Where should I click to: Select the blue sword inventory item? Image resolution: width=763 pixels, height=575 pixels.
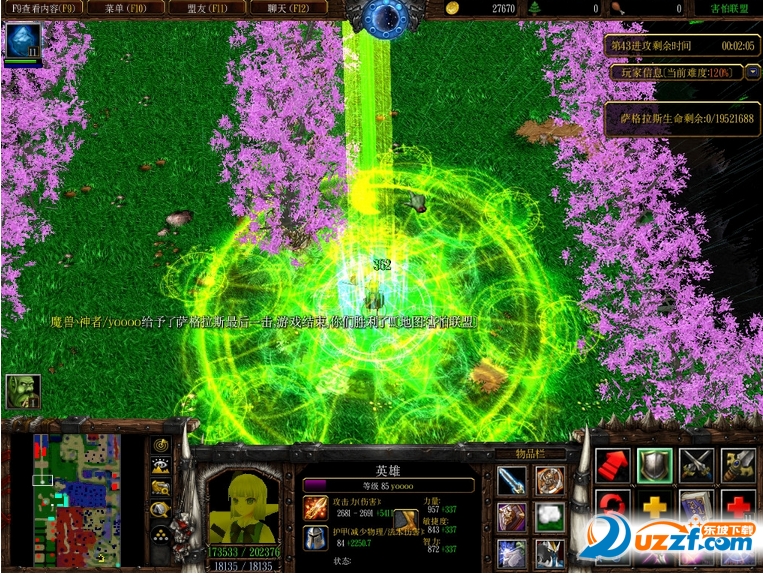512,481
